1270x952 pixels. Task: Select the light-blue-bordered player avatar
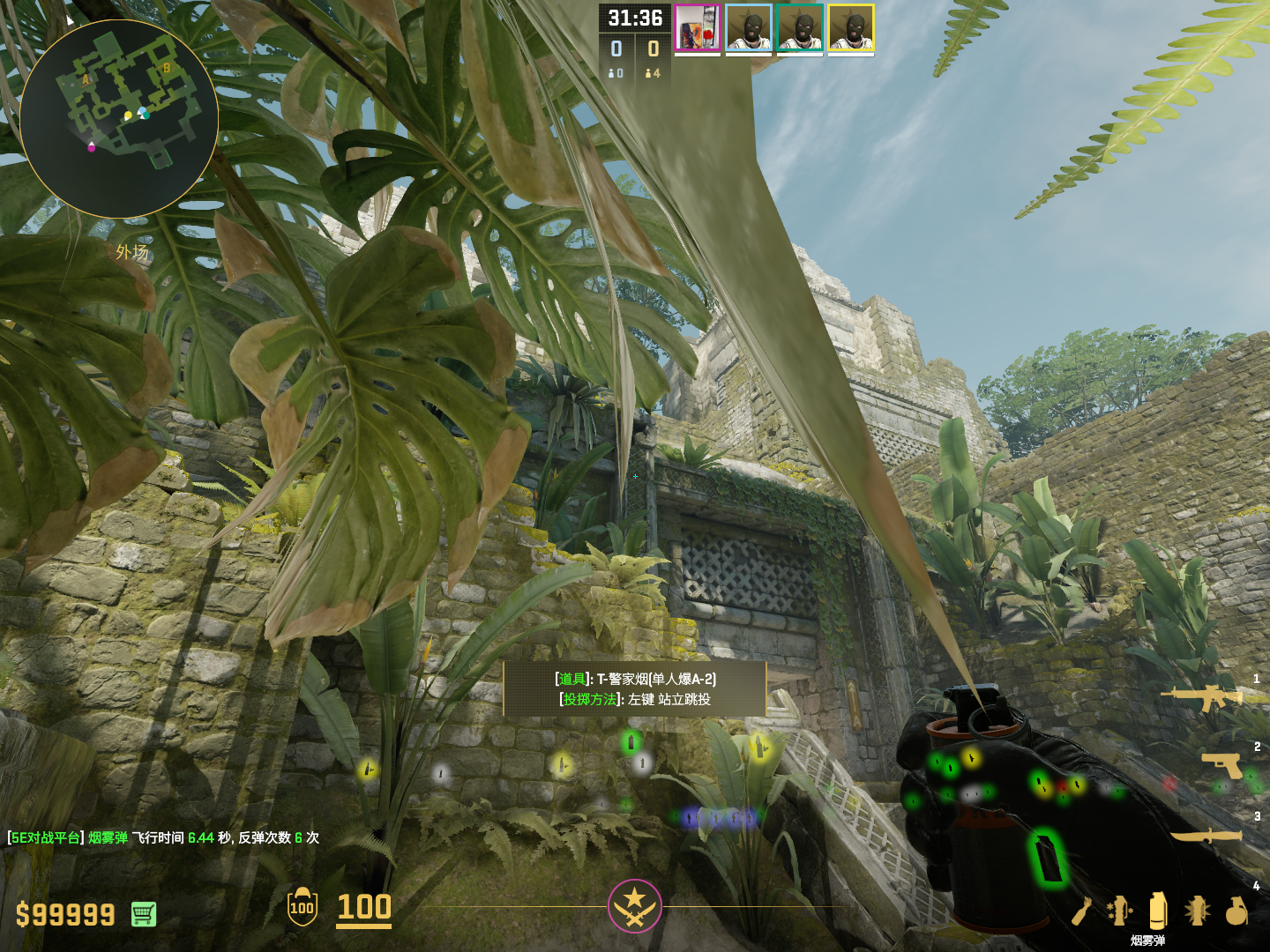pos(749,28)
